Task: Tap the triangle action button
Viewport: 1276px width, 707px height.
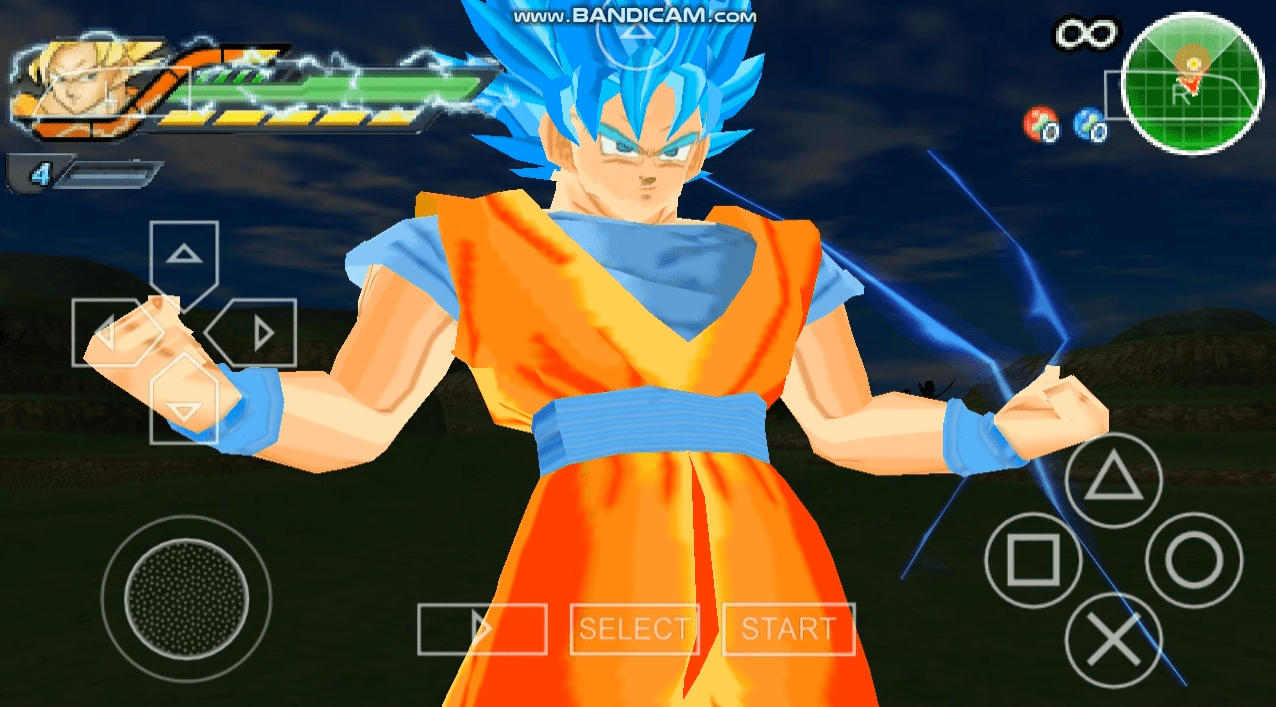Action: (1113, 481)
